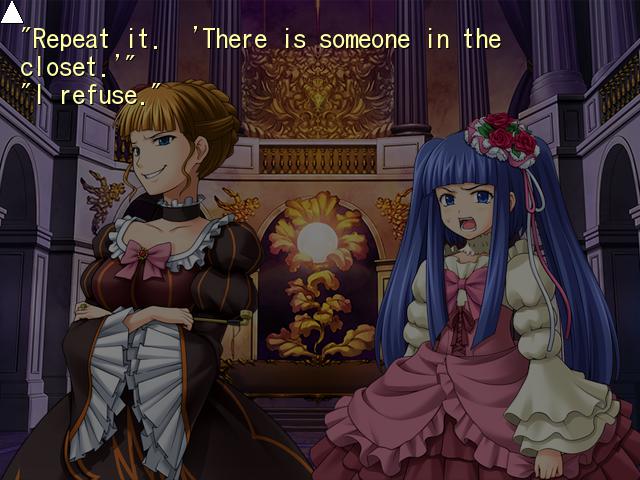Click the white triangle advance icon
Image resolution: width=640 pixels, height=480 pixels.
point(12,13)
